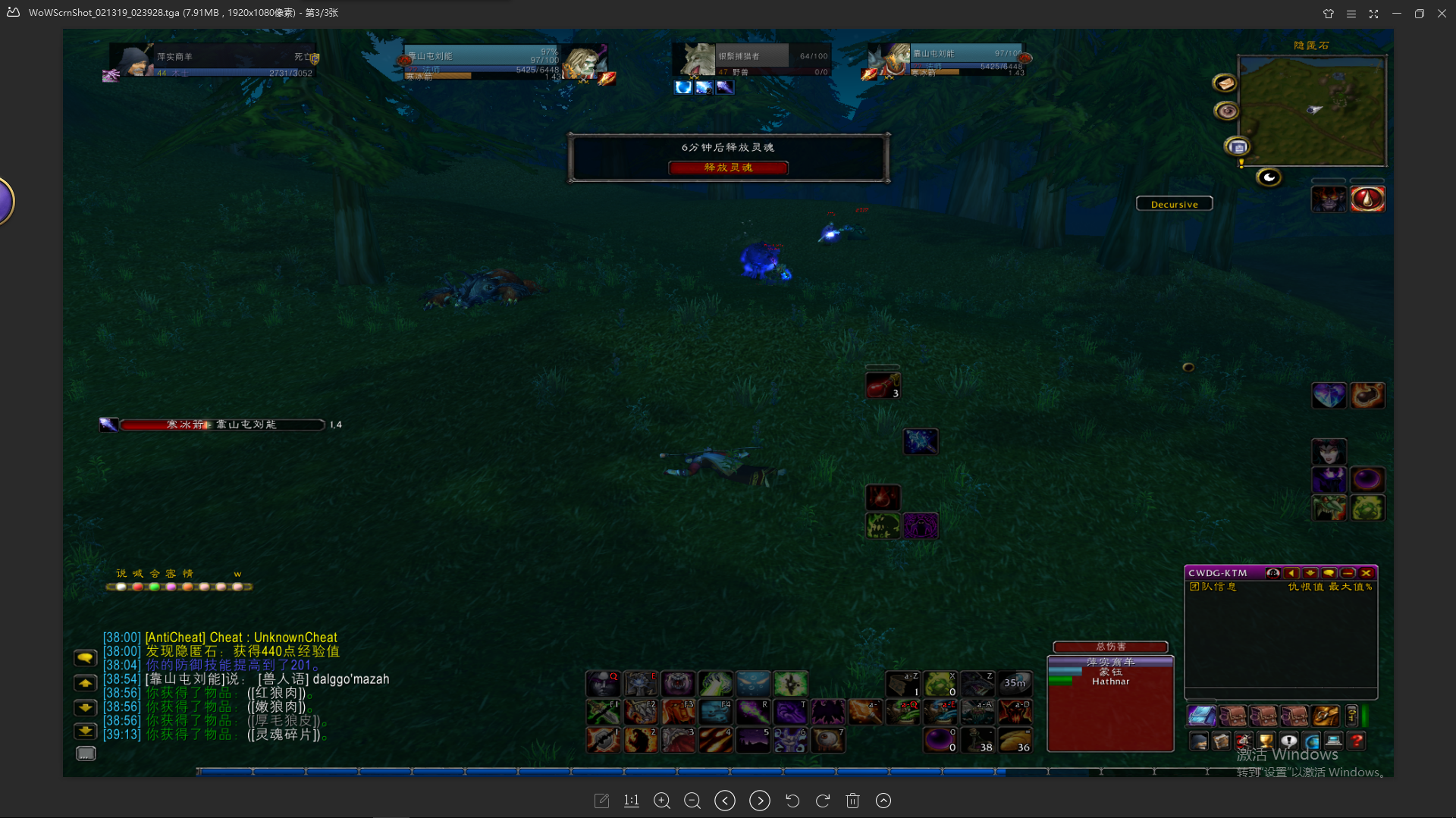The height and width of the screenshot is (818, 1456).
Task: Click the red 释放灵魂 release spirit button
Action: point(728,168)
